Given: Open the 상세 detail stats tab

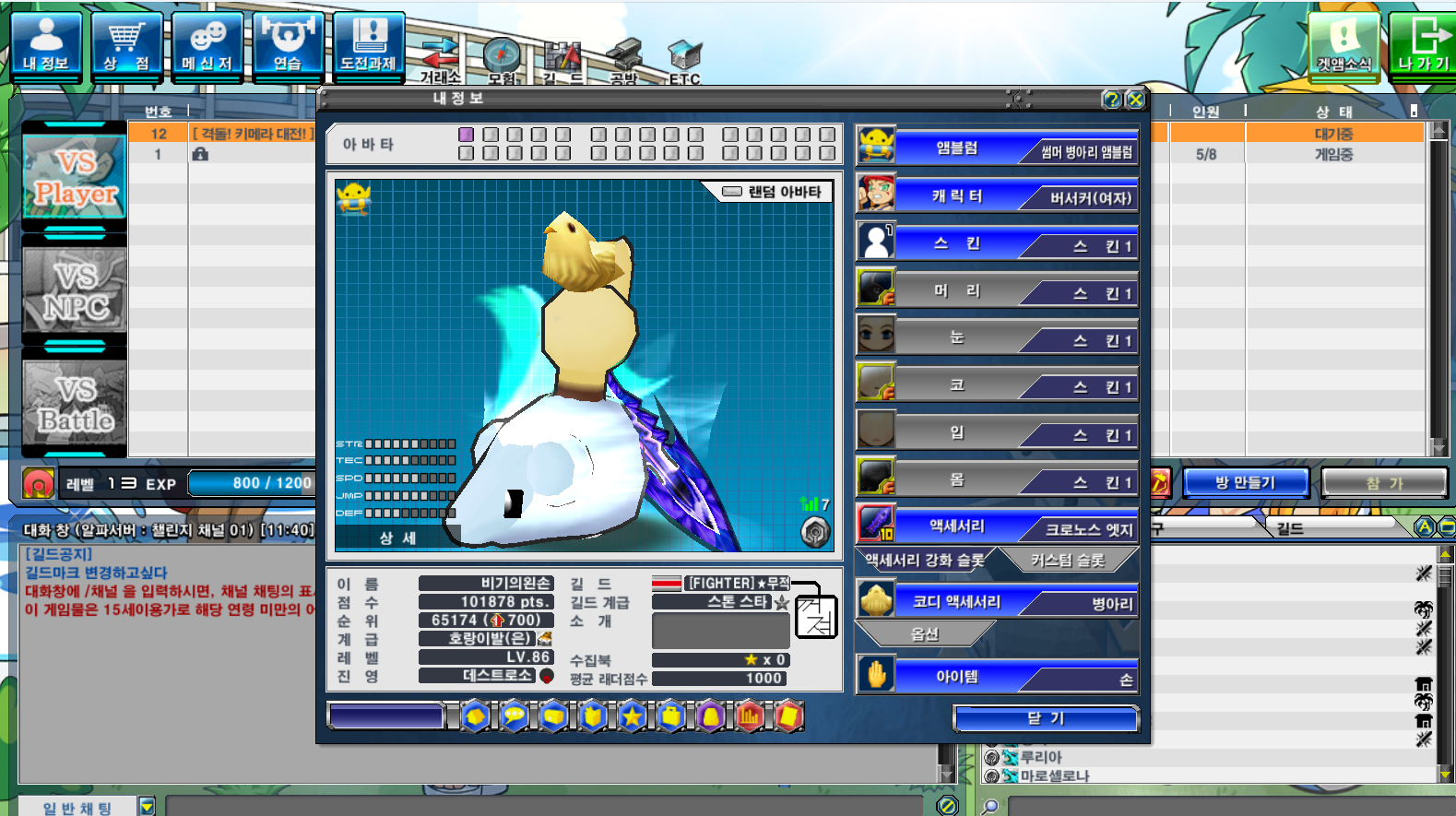Looking at the screenshot, I should click(397, 538).
